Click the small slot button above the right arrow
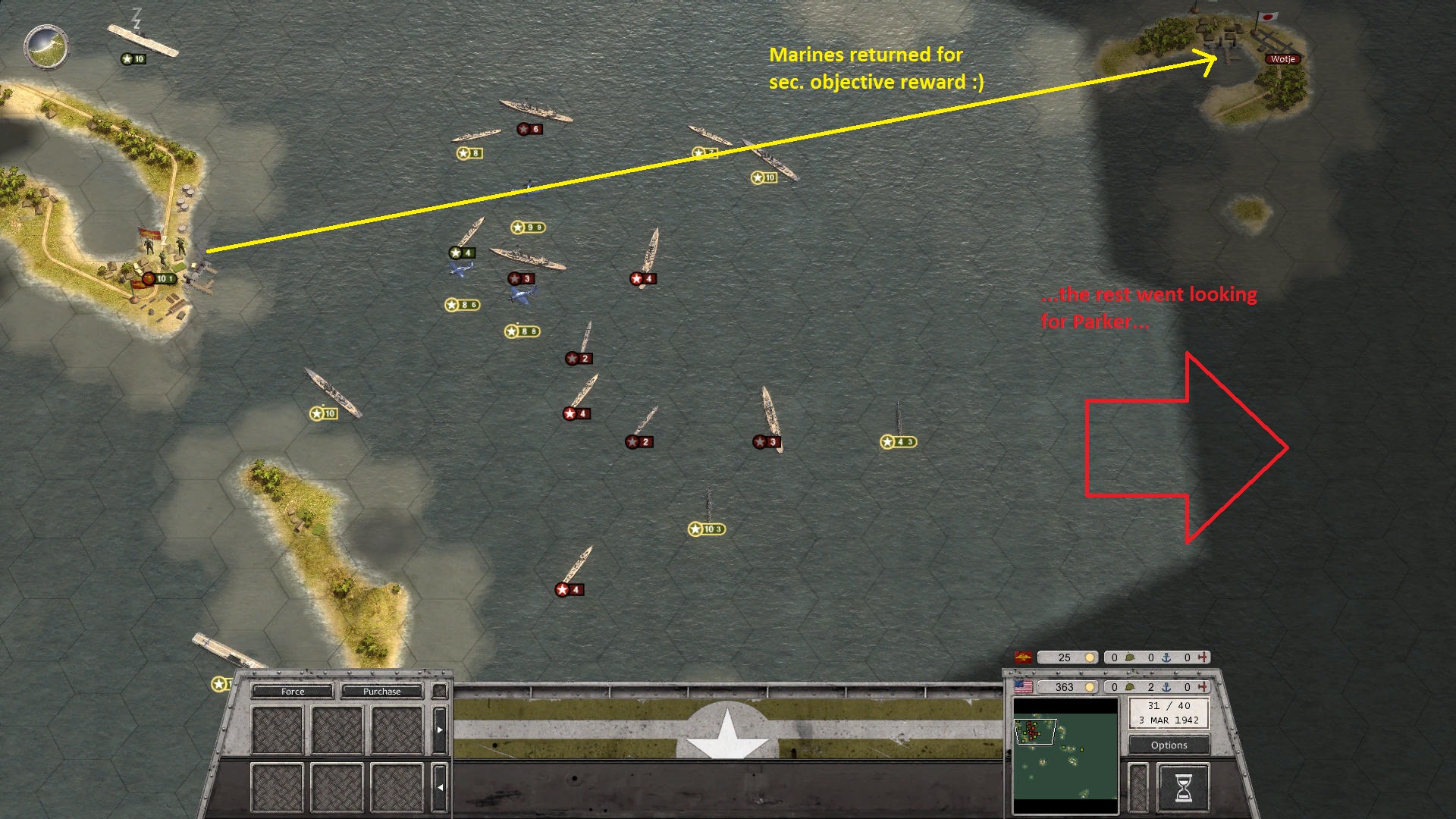This screenshot has height=819, width=1456. [440, 691]
